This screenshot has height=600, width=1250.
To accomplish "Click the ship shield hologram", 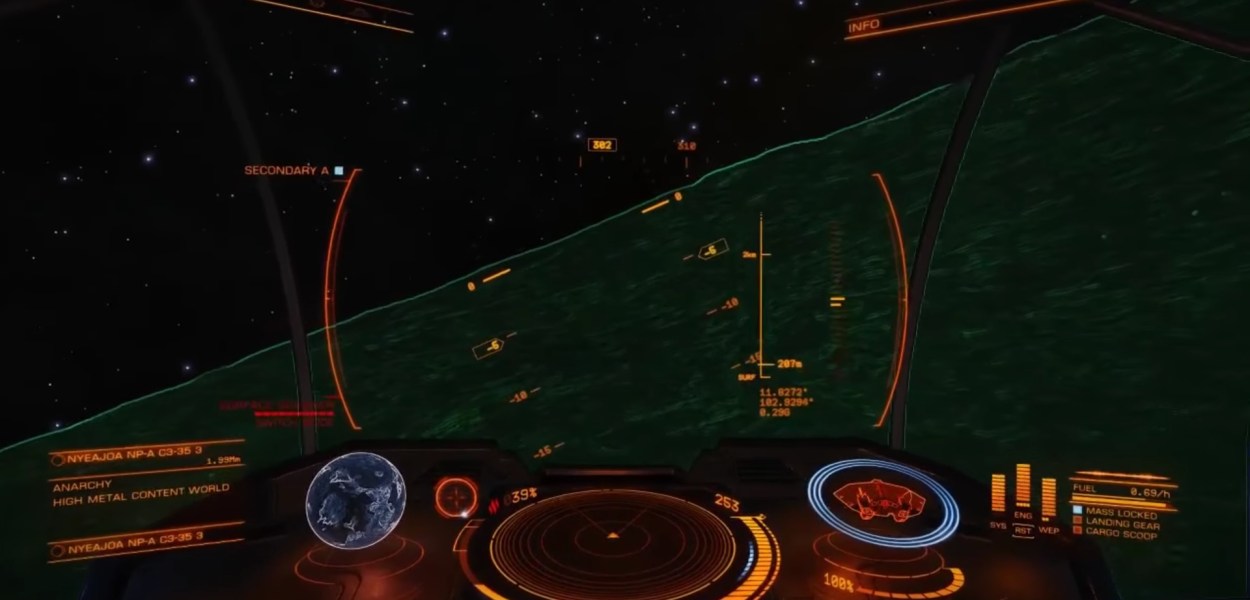I will [880, 497].
